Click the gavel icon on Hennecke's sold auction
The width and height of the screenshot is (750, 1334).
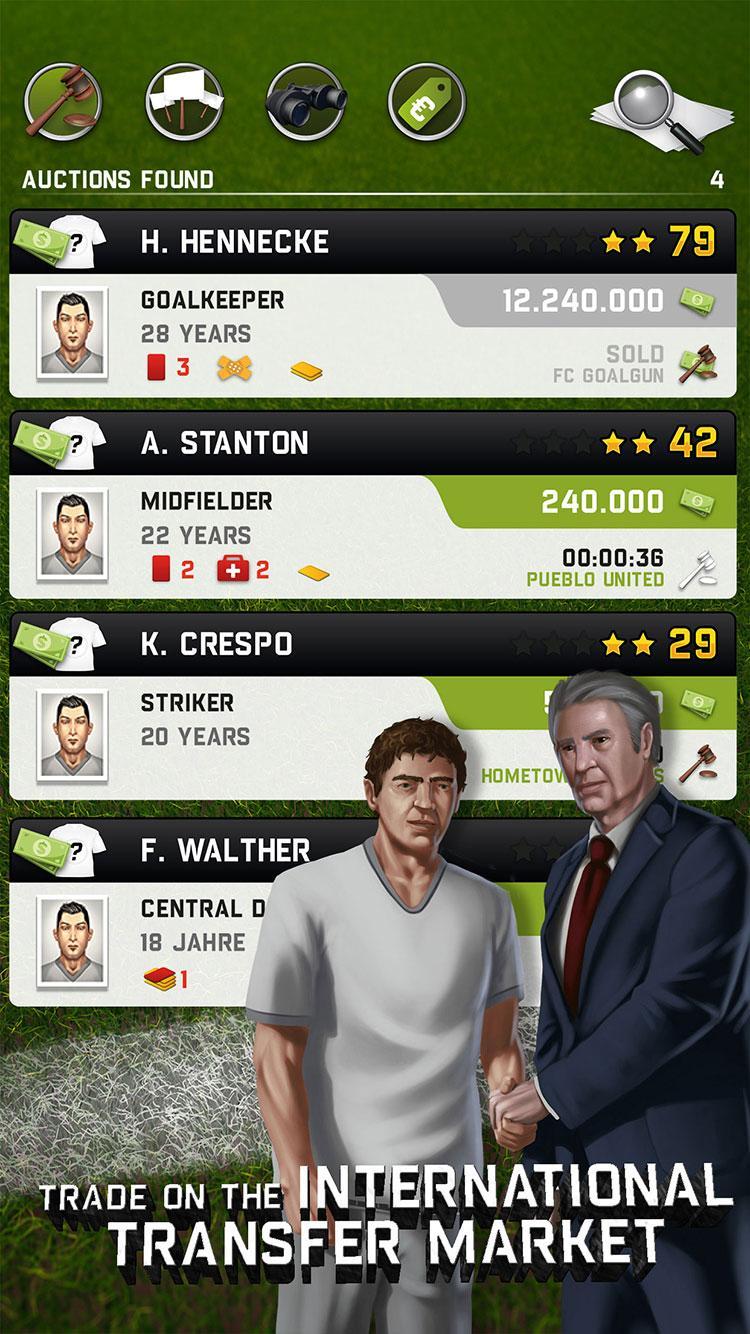[697, 366]
